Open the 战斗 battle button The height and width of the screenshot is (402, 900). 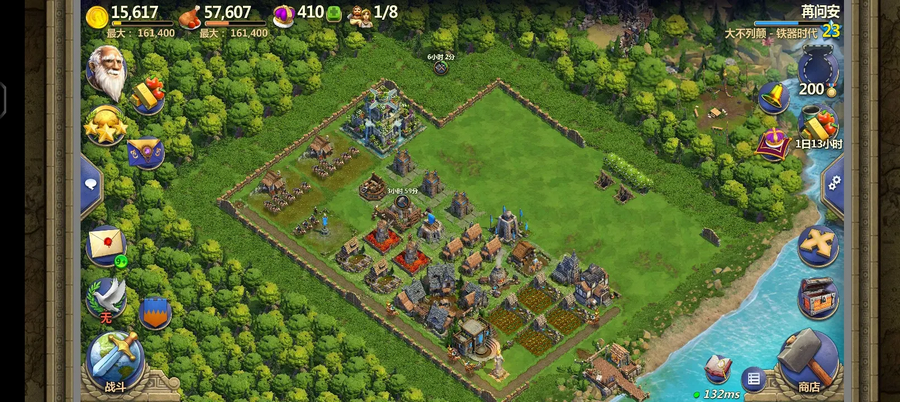click(114, 359)
